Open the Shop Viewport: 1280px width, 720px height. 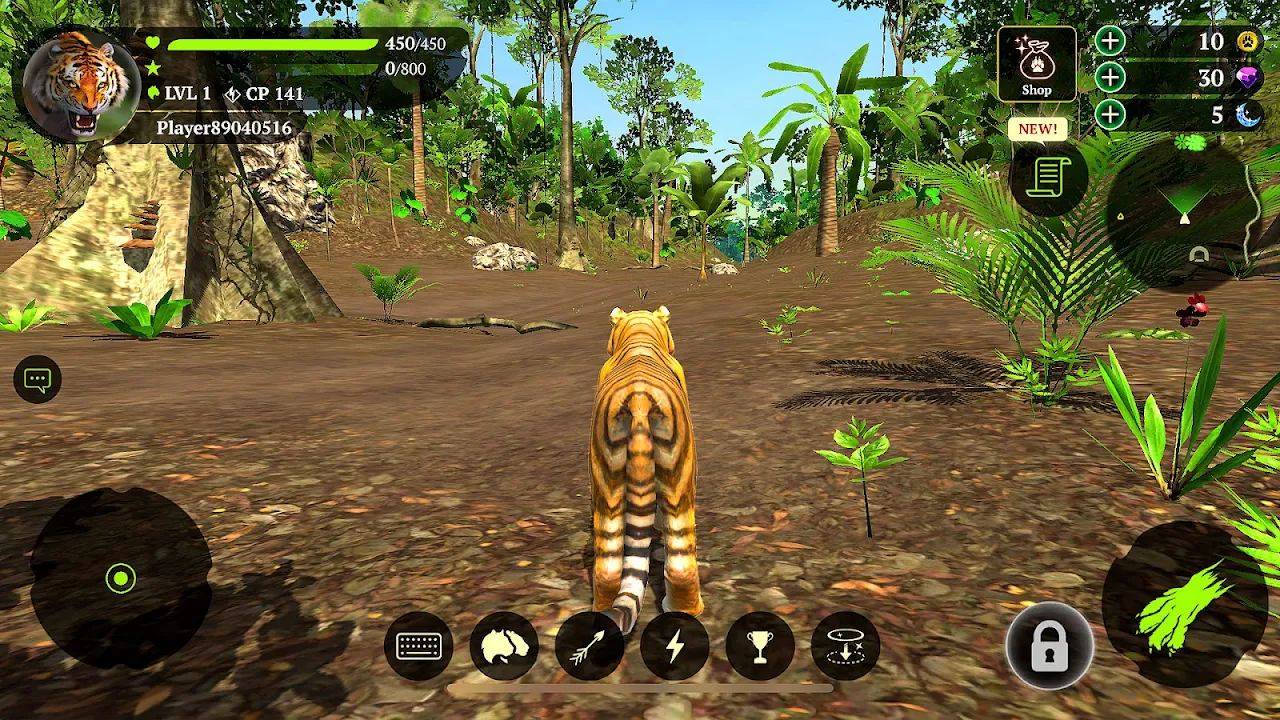(1037, 64)
